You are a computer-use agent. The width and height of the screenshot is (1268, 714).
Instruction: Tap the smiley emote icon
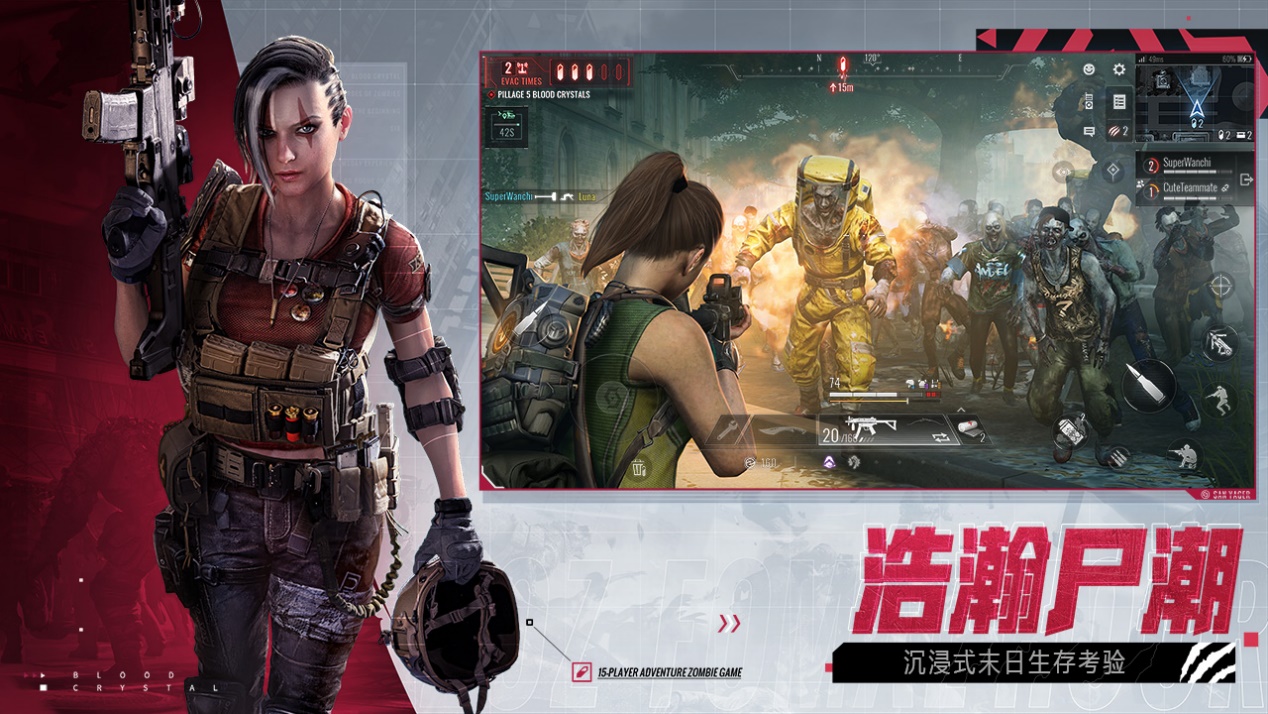pyautogui.click(x=1089, y=70)
